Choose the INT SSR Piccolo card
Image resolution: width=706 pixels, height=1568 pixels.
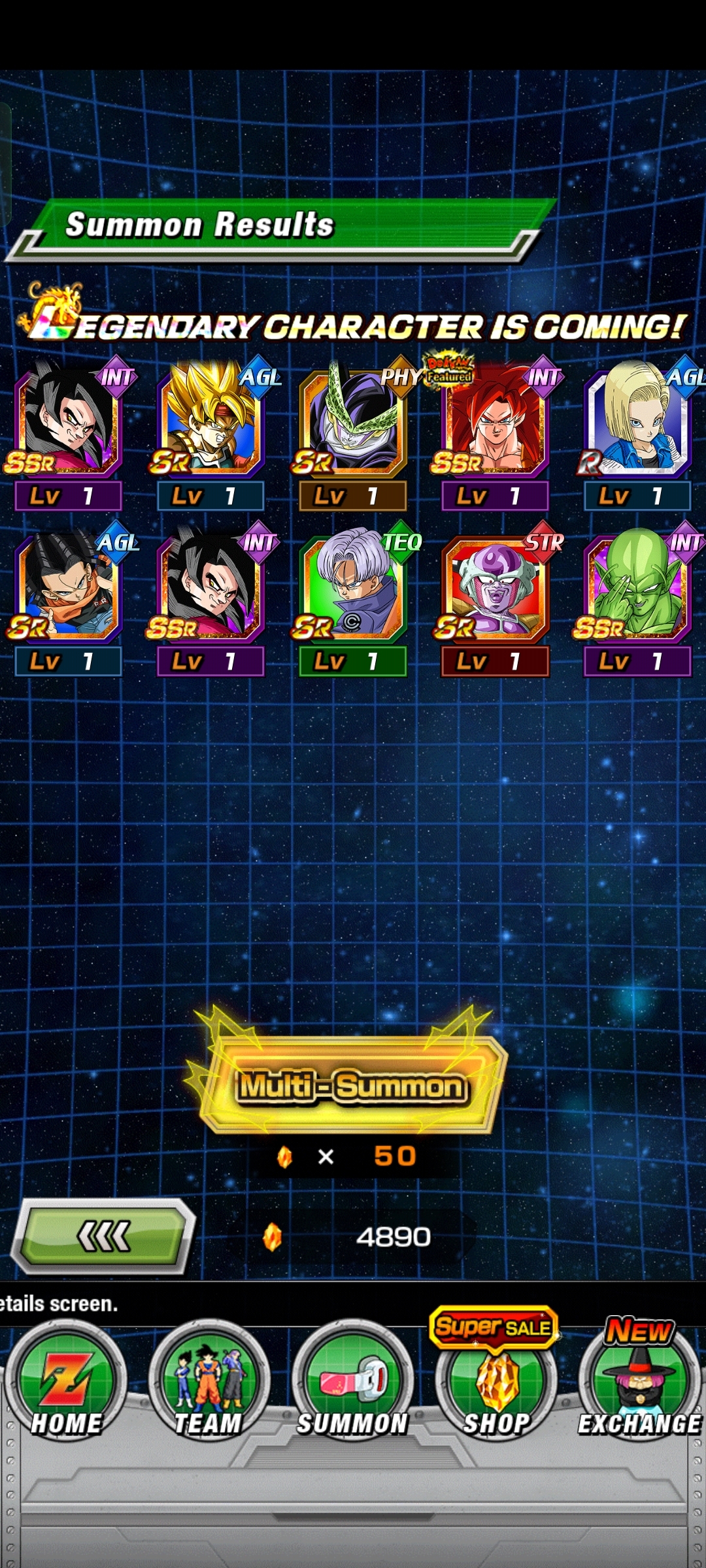(637, 587)
